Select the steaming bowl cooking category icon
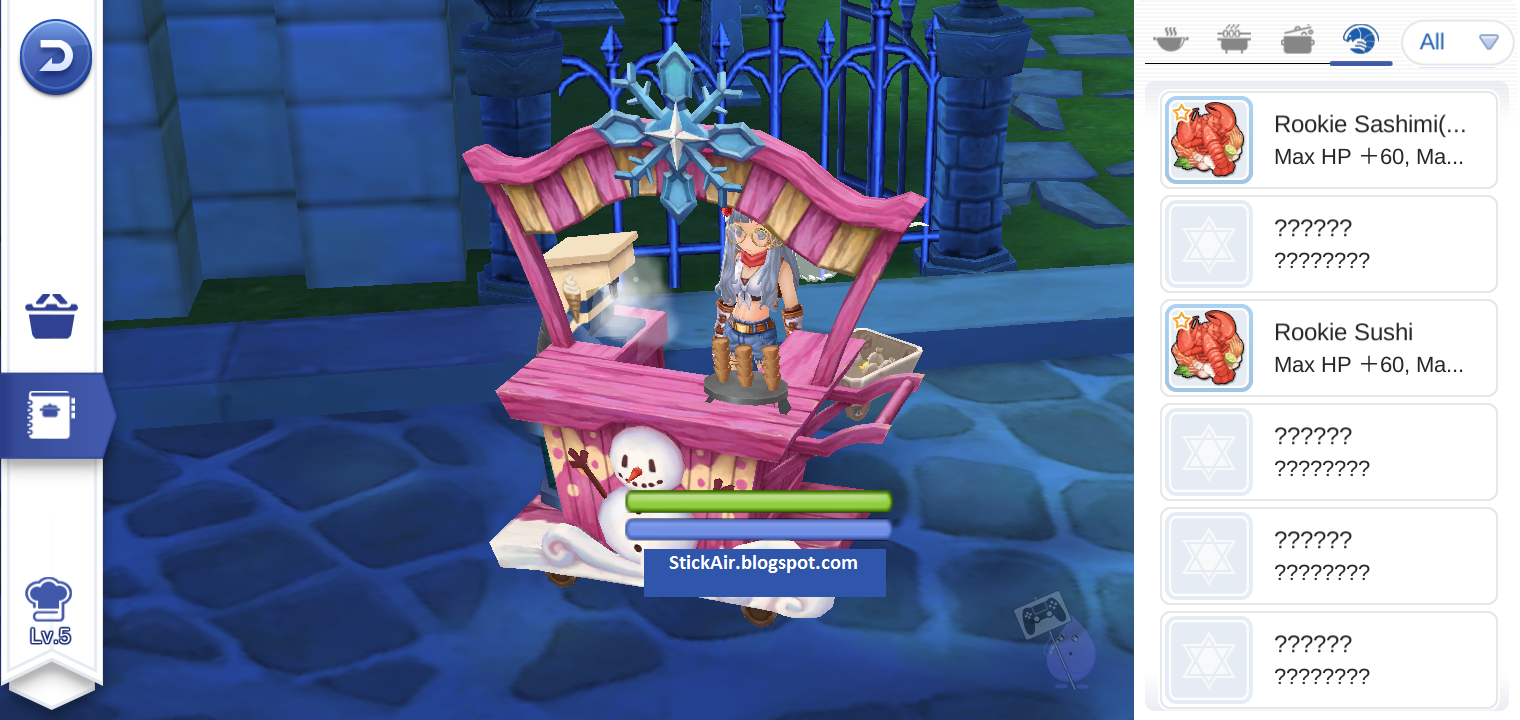Image resolution: width=1520 pixels, height=720 pixels. point(1170,40)
